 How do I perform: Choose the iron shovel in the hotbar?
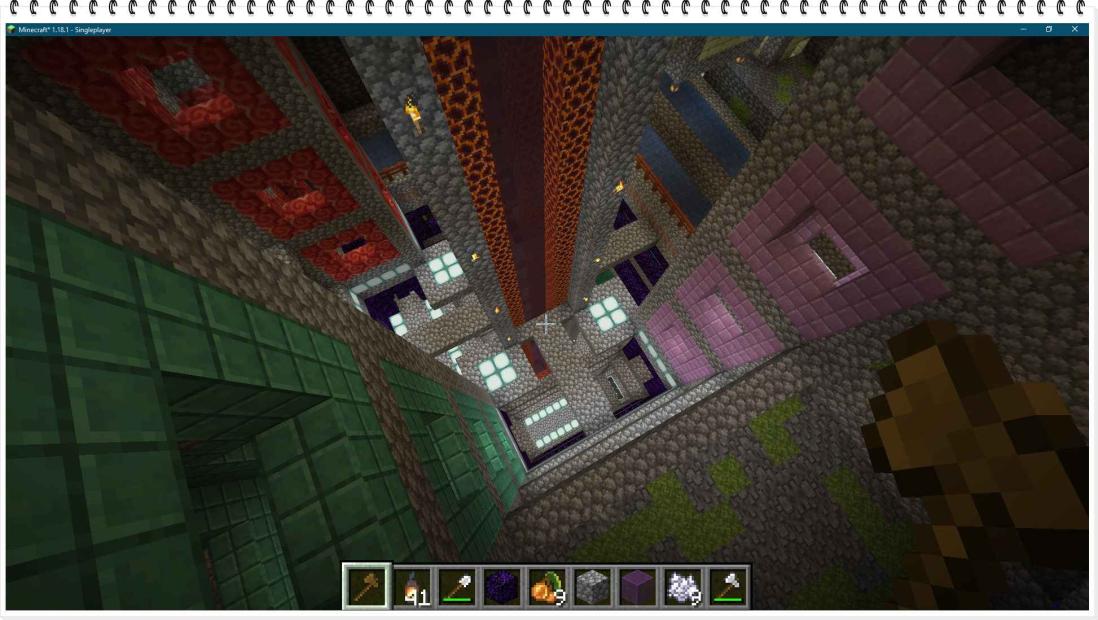click(457, 587)
